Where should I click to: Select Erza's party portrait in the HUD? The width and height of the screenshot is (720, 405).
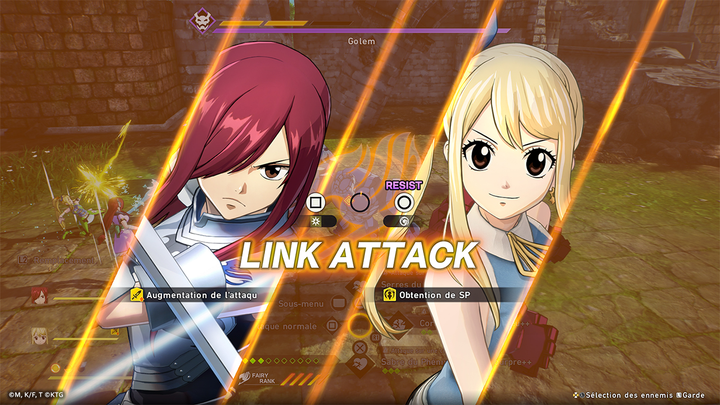click(39, 294)
